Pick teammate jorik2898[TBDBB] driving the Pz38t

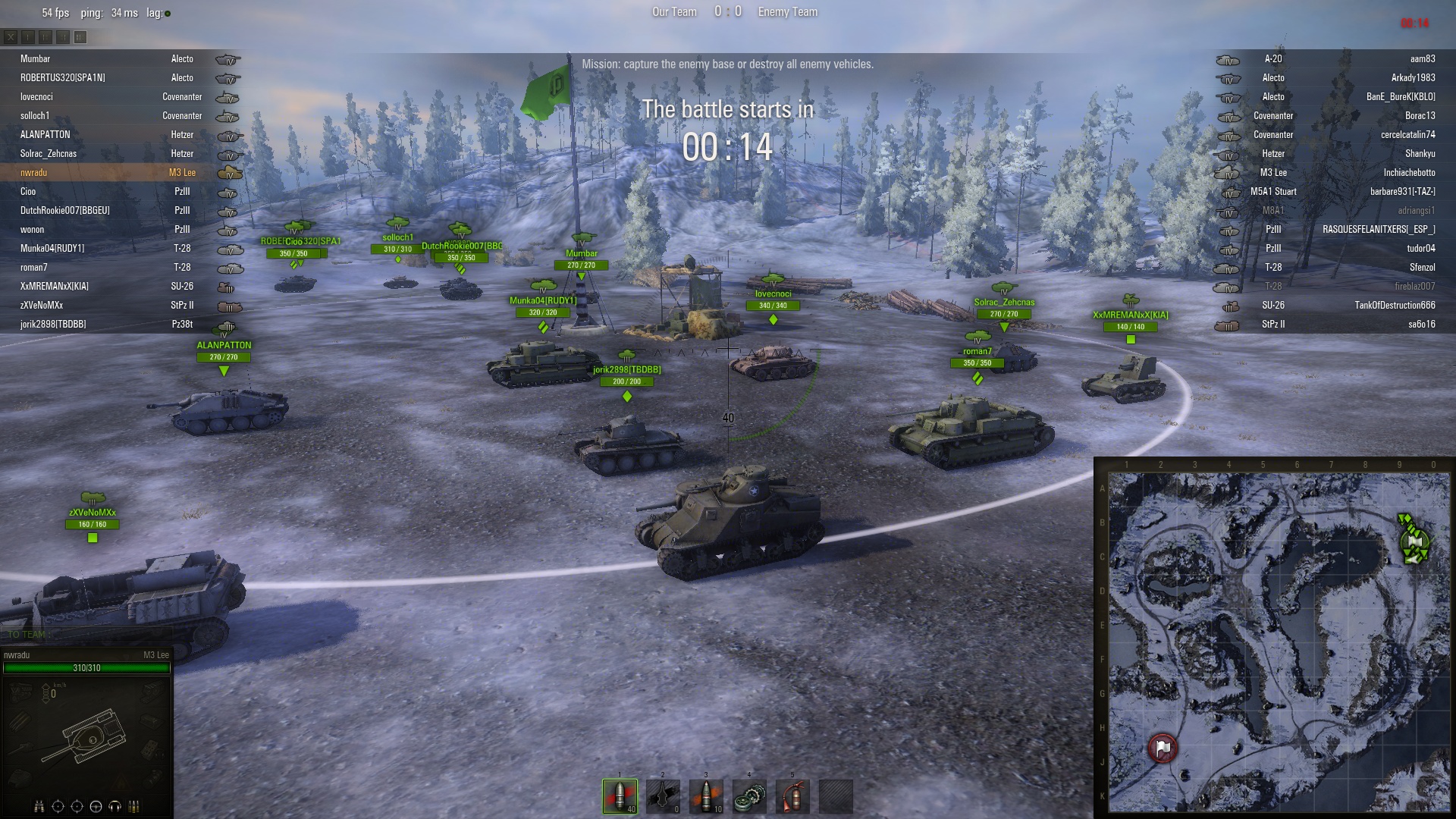pos(53,325)
